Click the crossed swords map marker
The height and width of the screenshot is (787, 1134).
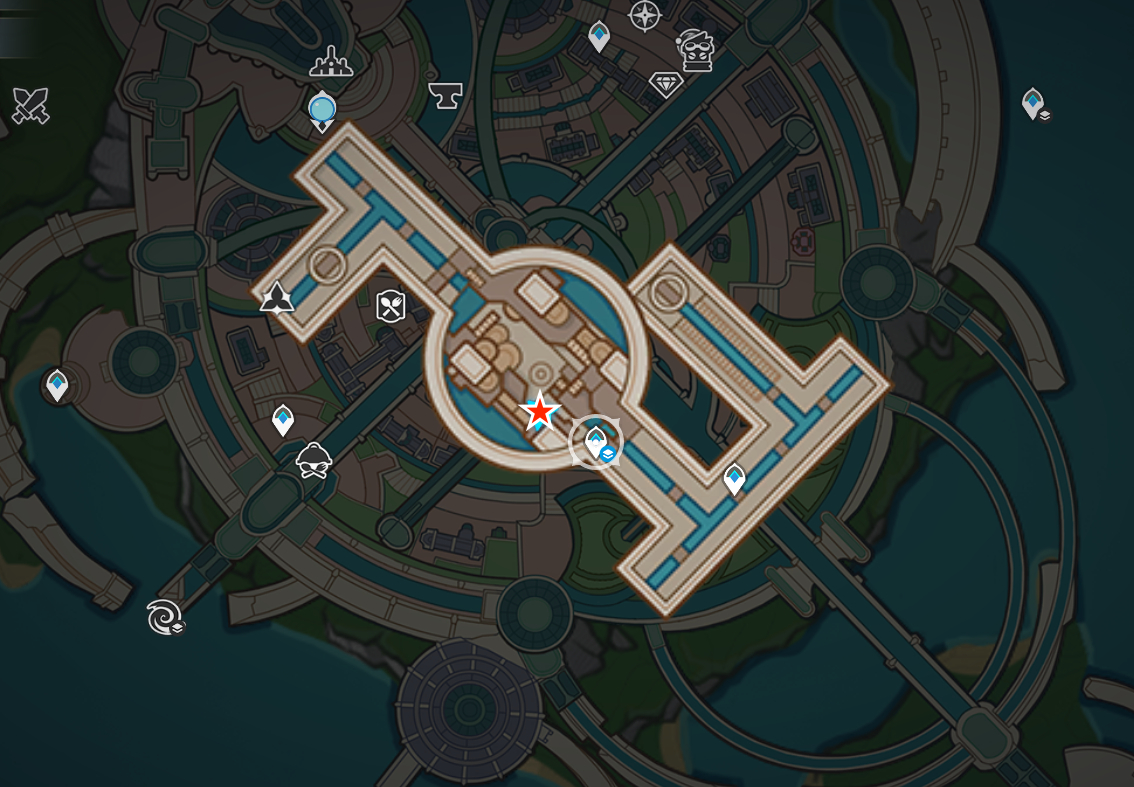30,105
